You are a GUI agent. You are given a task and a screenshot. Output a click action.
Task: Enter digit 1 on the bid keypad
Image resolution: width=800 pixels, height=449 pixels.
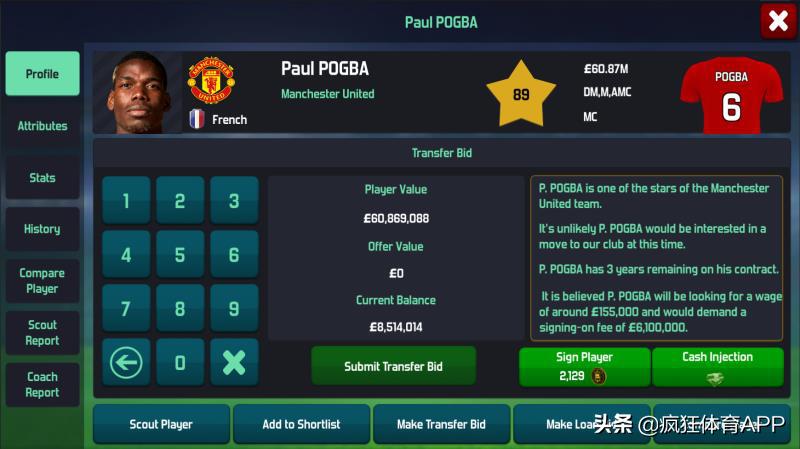click(126, 201)
